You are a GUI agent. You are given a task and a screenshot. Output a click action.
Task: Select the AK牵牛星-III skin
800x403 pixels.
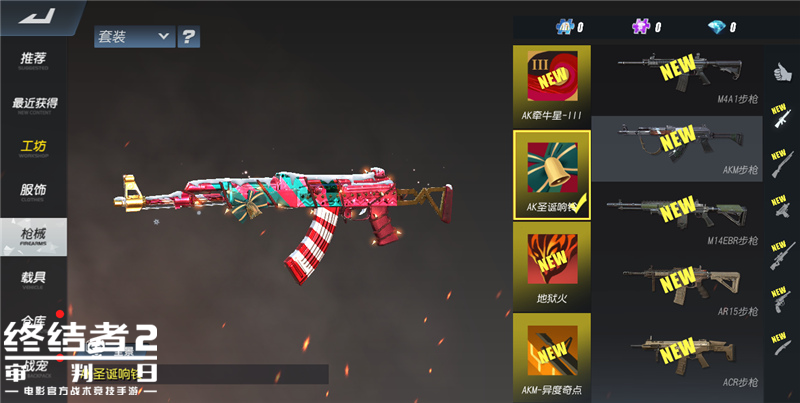pos(552,84)
